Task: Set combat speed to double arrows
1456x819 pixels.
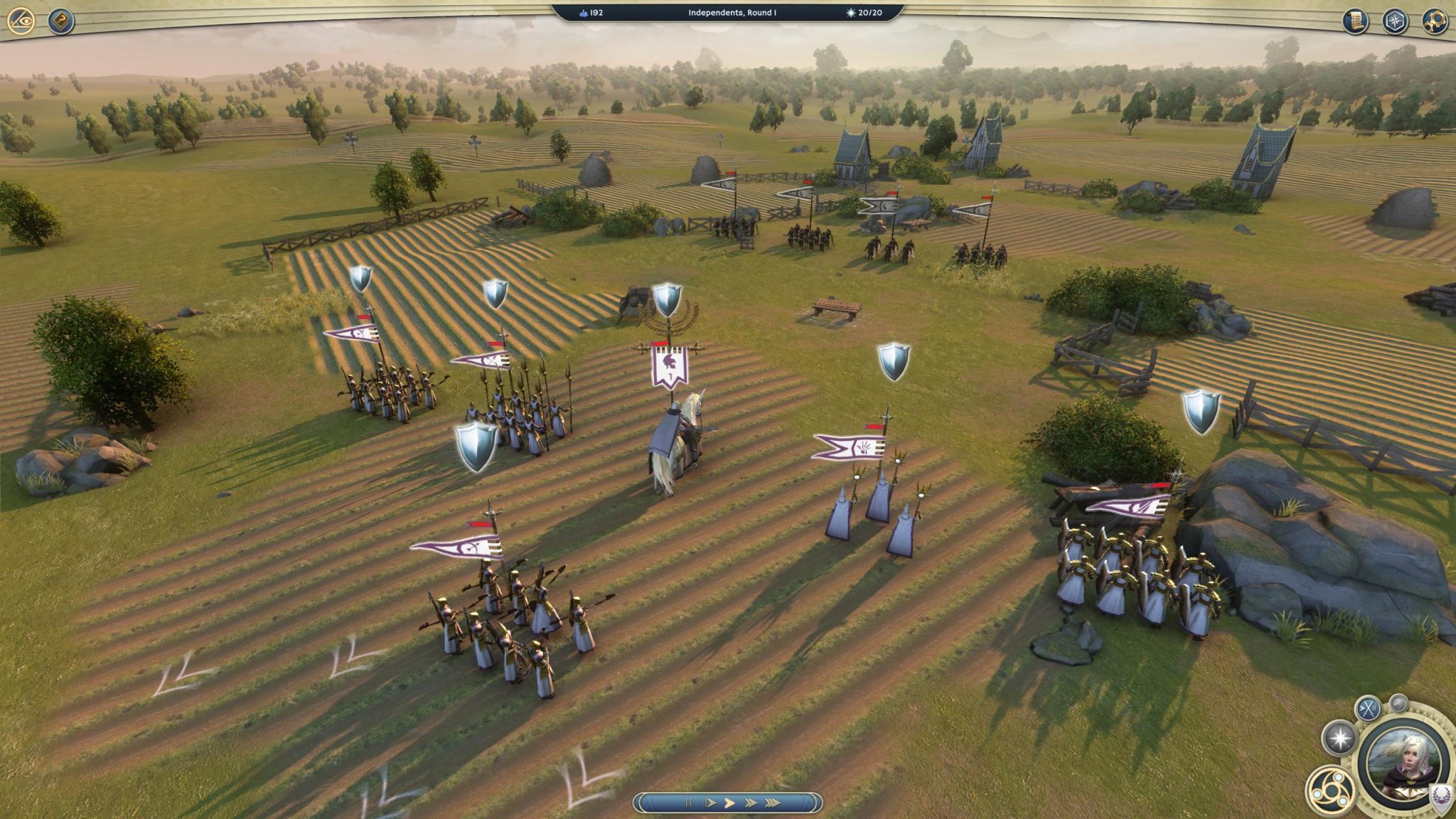Action: tap(751, 803)
